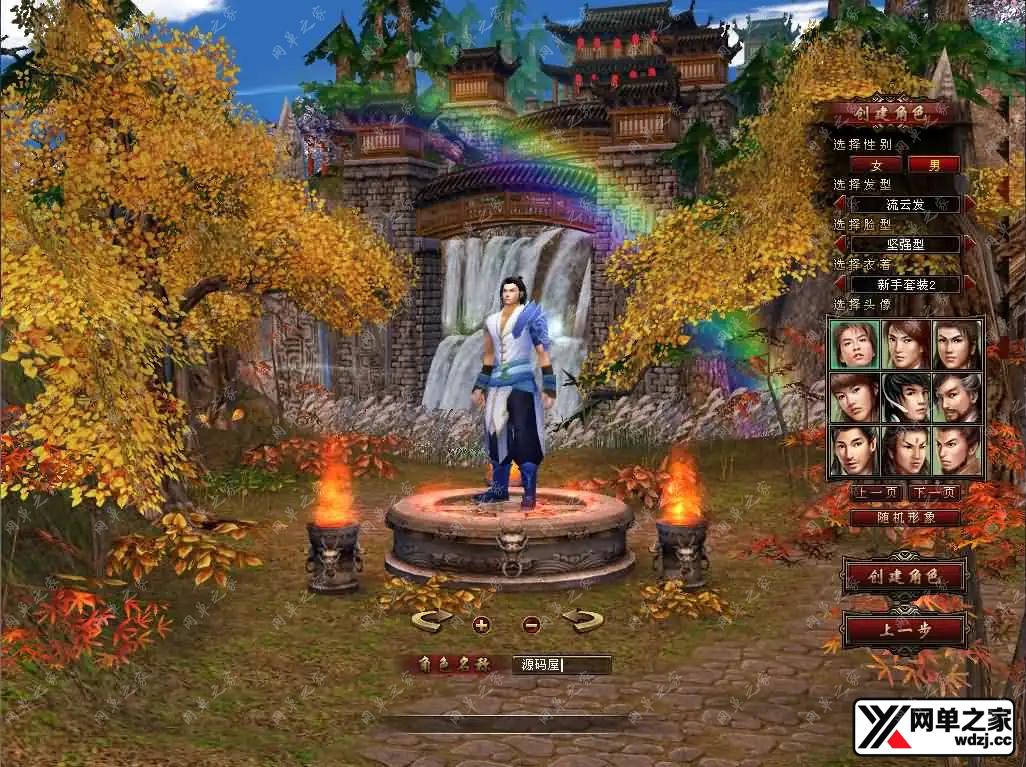Viewport: 1026px width, 767px height.
Task: Select the female (女) gender button
Action: tap(876, 164)
